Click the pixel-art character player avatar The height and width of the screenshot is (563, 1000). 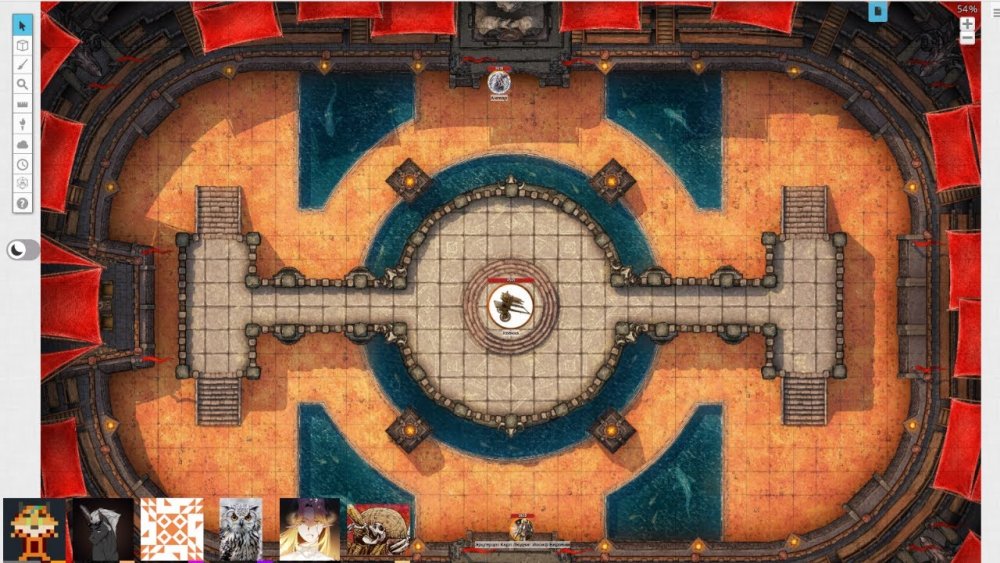(34, 529)
